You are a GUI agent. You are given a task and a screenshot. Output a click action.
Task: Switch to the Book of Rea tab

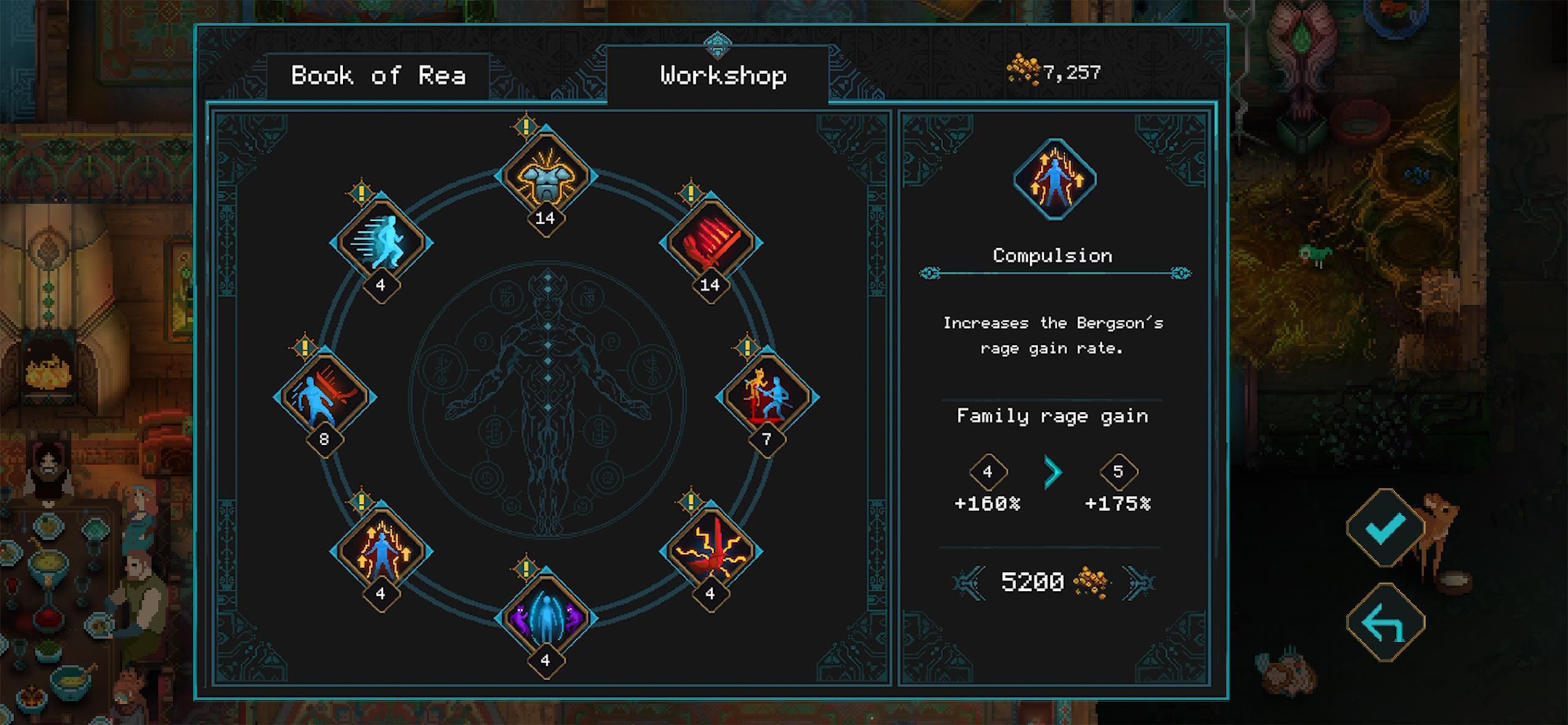(379, 75)
